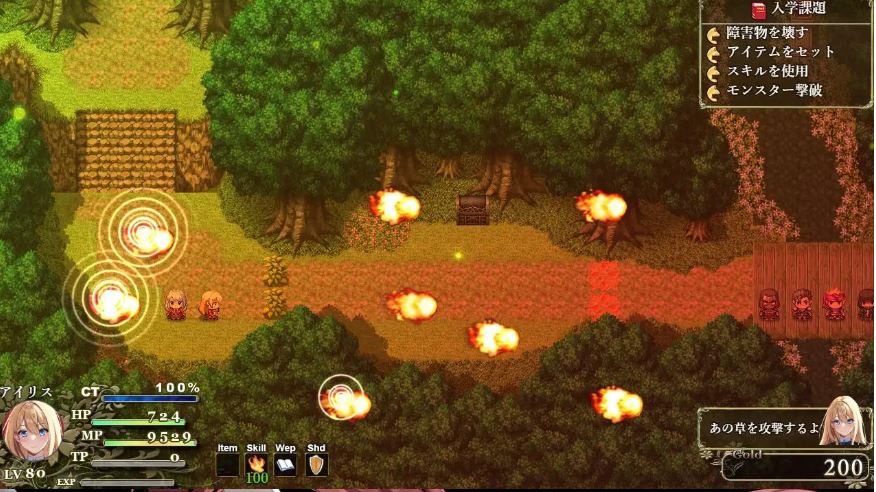Select the empty Item slot
The image size is (876, 492).
pos(228,464)
